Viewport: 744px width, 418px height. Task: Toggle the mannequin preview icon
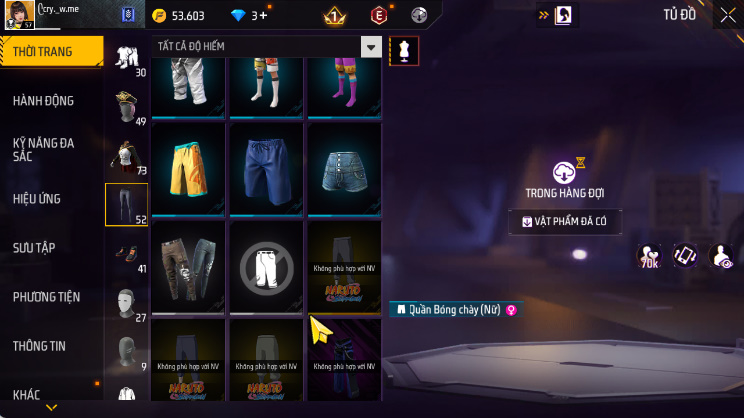pos(404,50)
